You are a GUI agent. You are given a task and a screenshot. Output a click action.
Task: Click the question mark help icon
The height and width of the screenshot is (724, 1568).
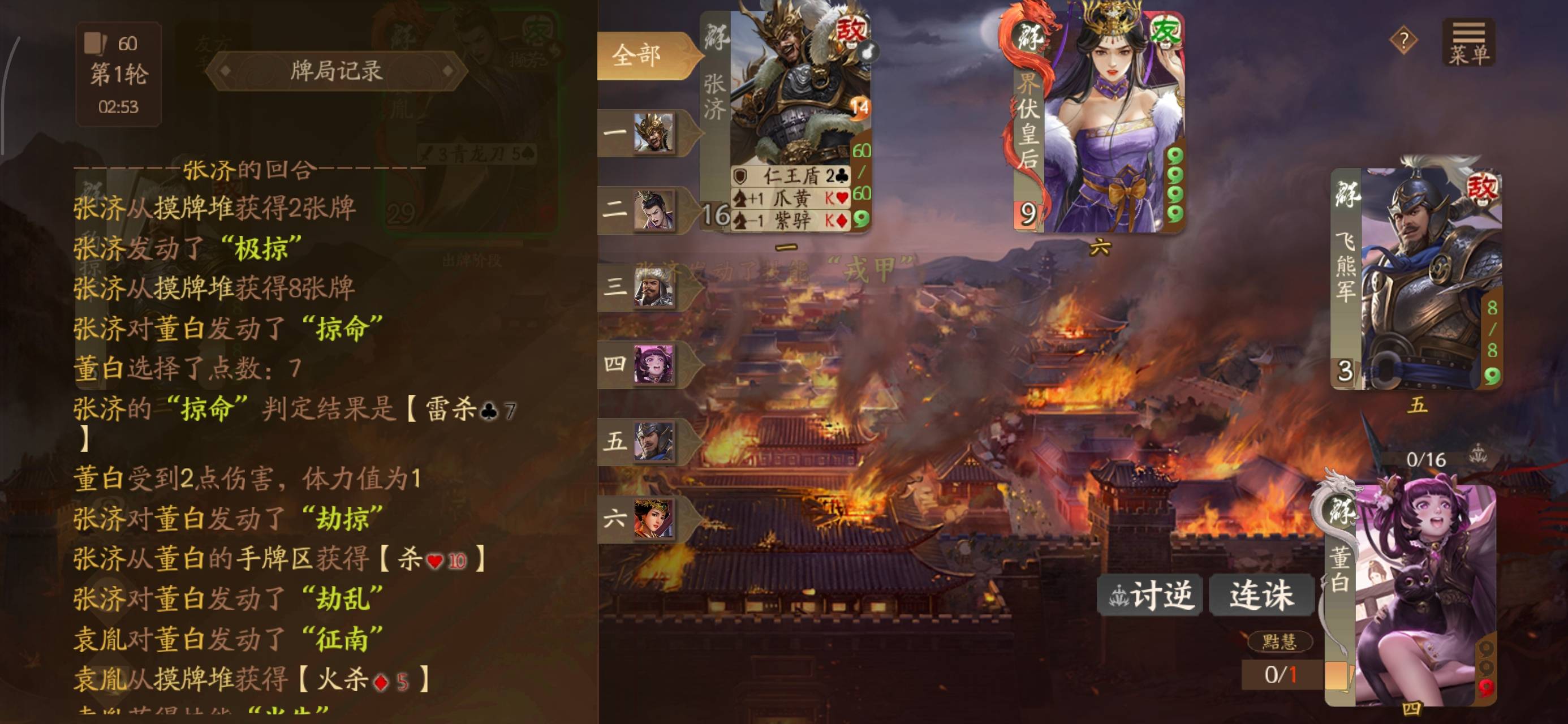(1403, 41)
